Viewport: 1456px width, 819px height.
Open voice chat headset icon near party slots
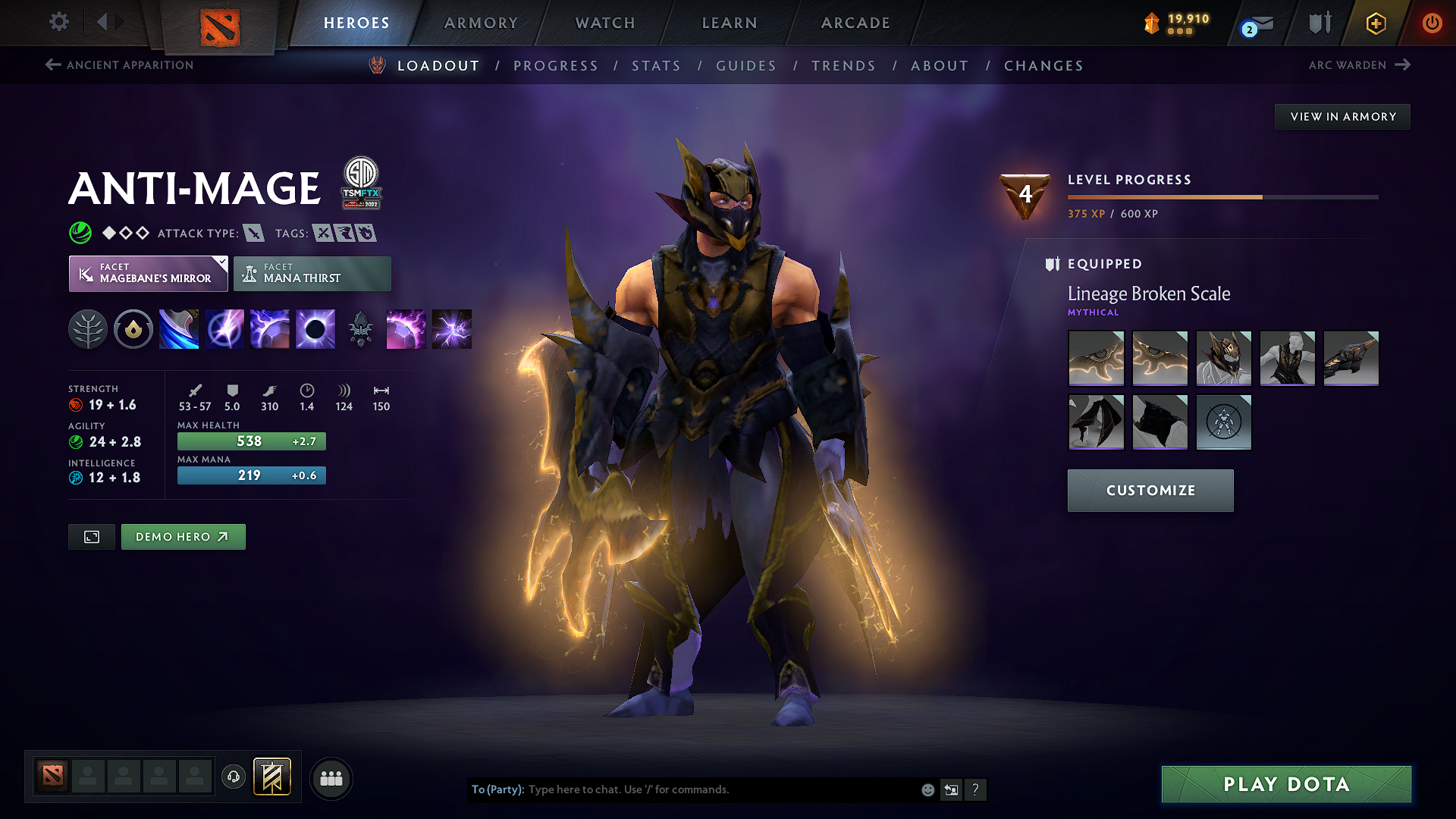pyautogui.click(x=234, y=777)
